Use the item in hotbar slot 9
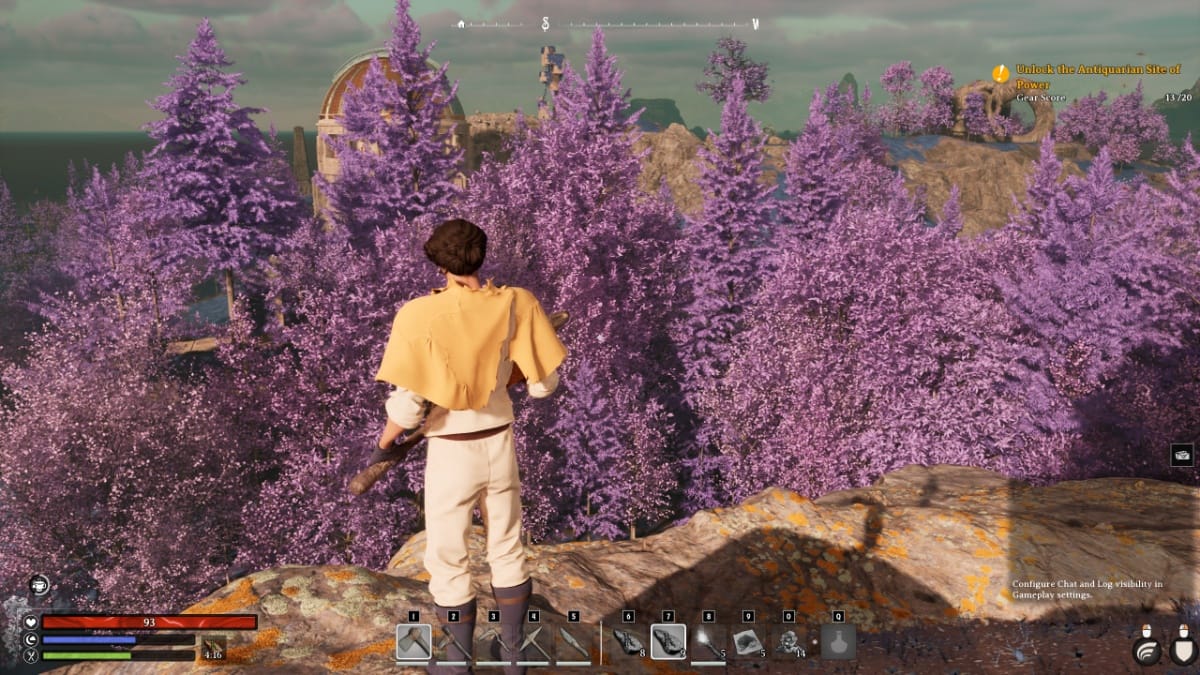This screenshot has width=1200, height=675. click(x=748, y=642)
